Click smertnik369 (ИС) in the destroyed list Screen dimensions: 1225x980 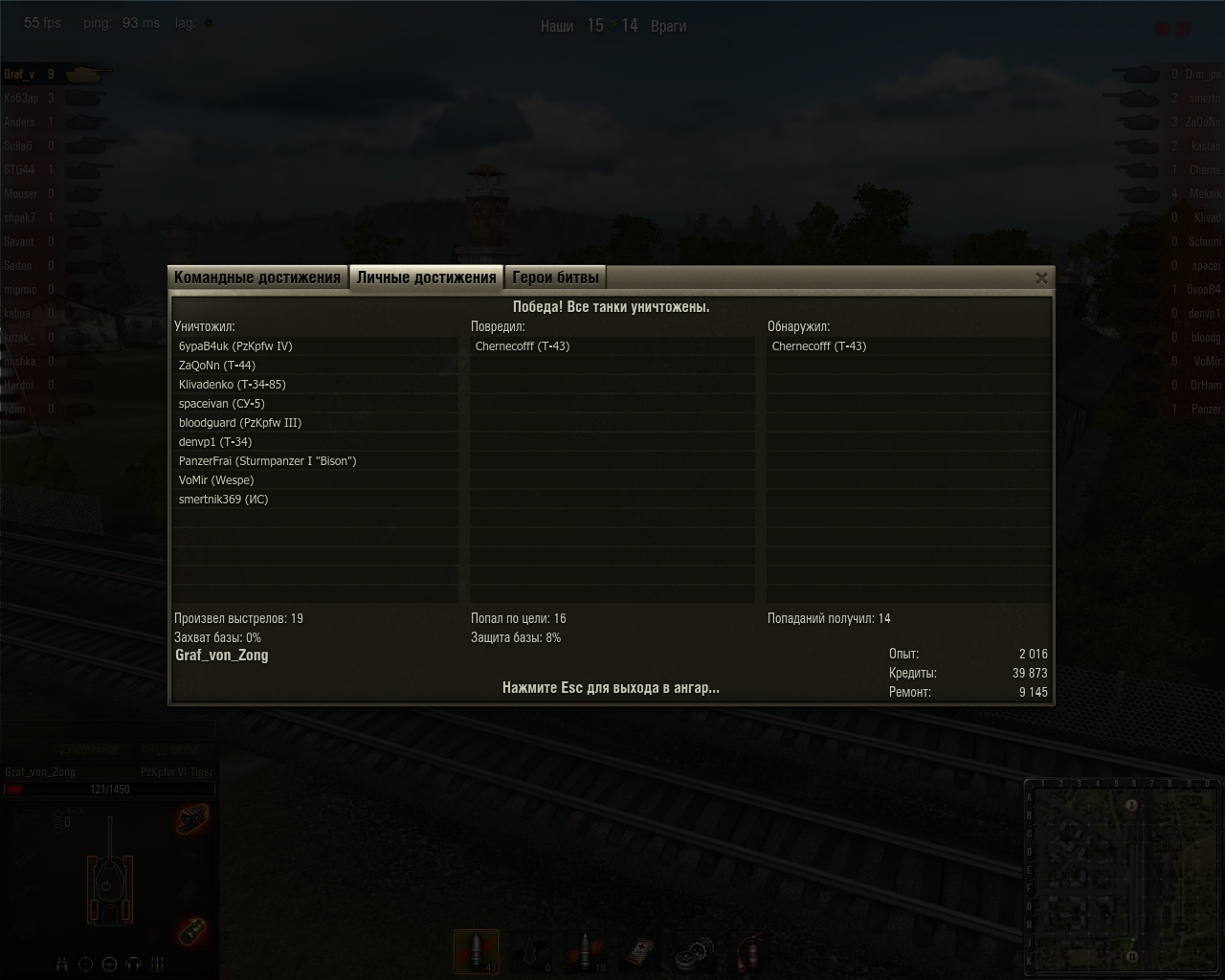coord(224,500)
